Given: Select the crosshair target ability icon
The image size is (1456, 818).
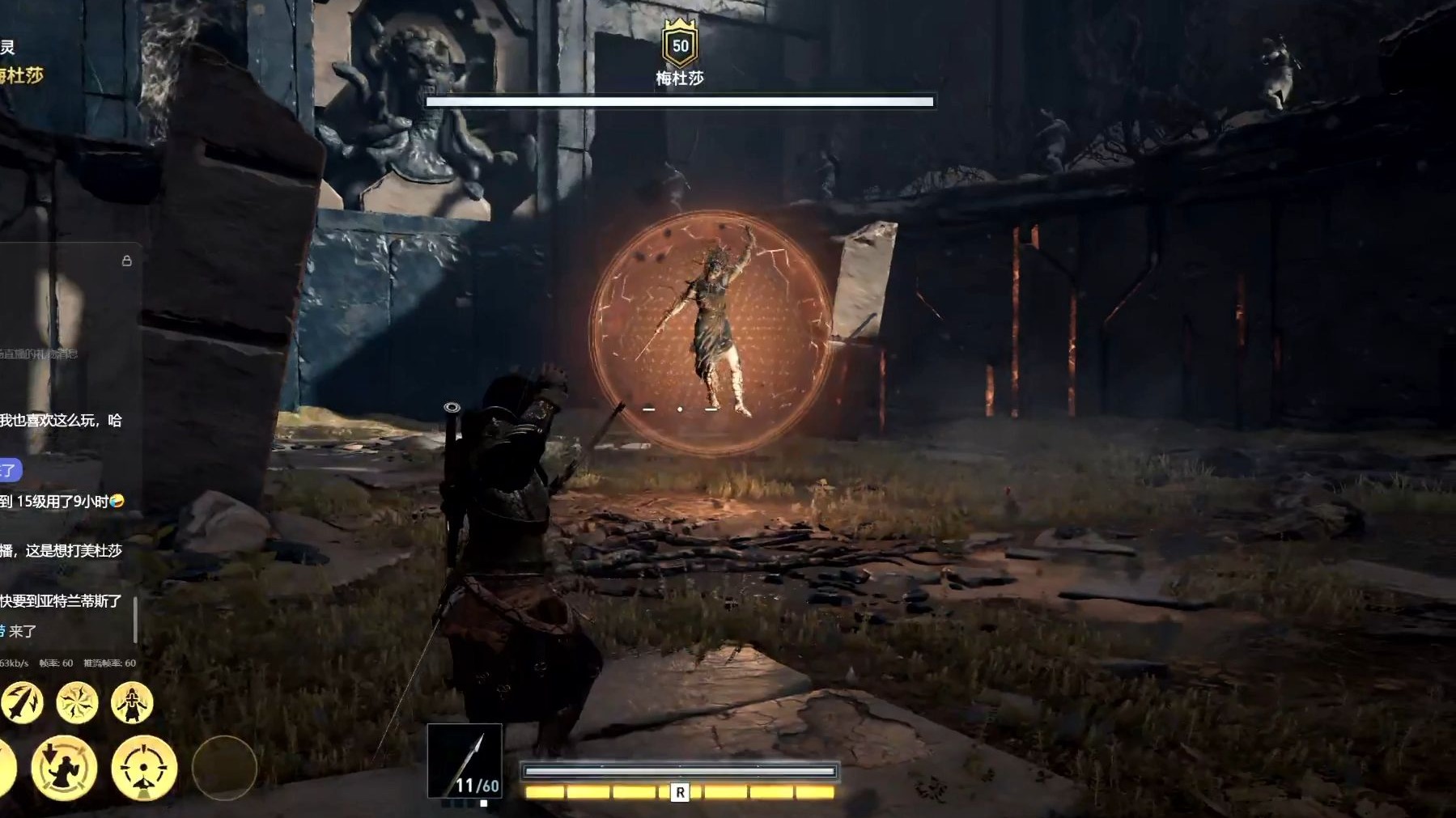Looking at the screenshot, I should coord(144,767).
